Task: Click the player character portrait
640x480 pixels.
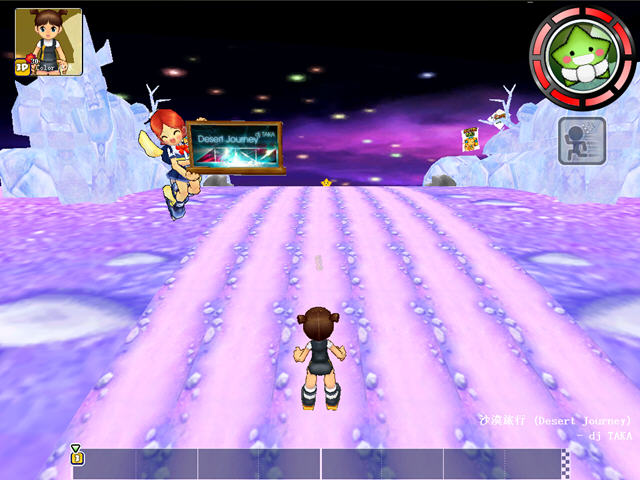Action: [x=48, y=41]
